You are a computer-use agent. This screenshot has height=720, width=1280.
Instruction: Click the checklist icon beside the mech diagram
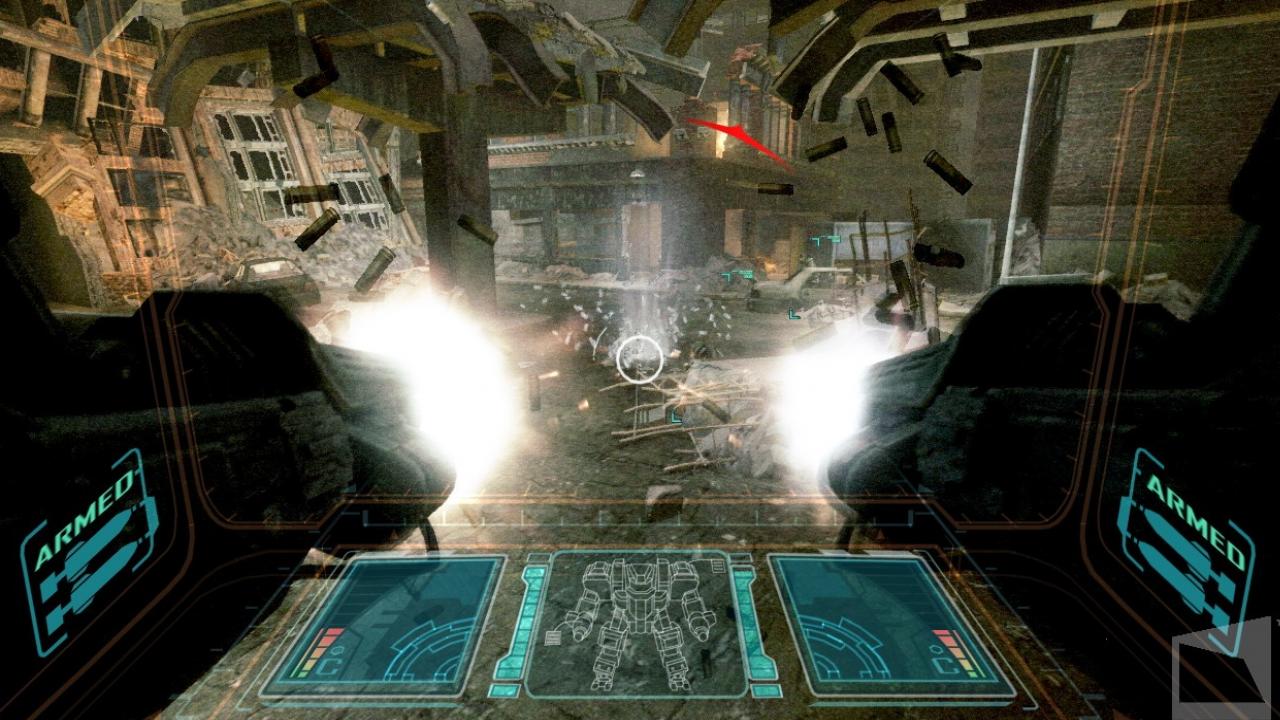551,638
